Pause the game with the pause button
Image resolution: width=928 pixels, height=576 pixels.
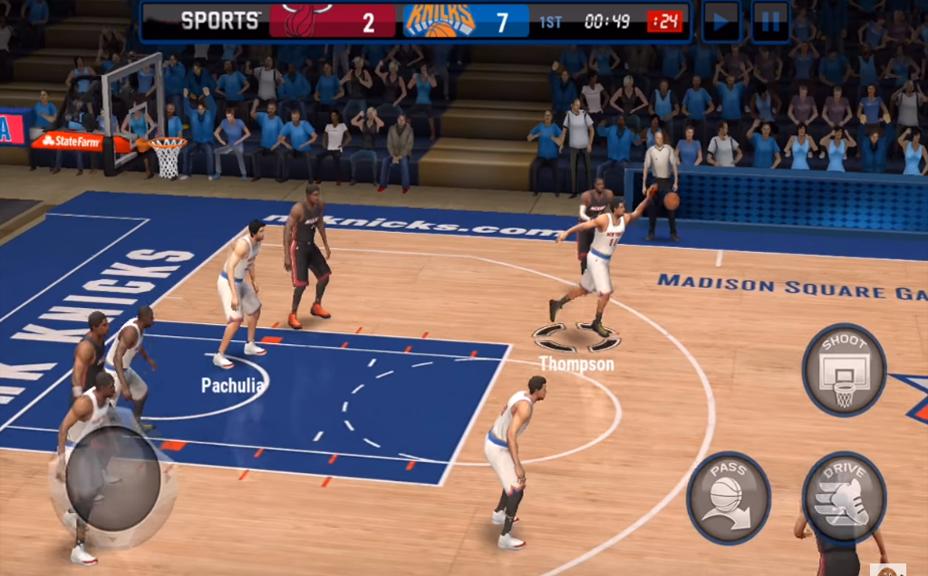(770, 21)
